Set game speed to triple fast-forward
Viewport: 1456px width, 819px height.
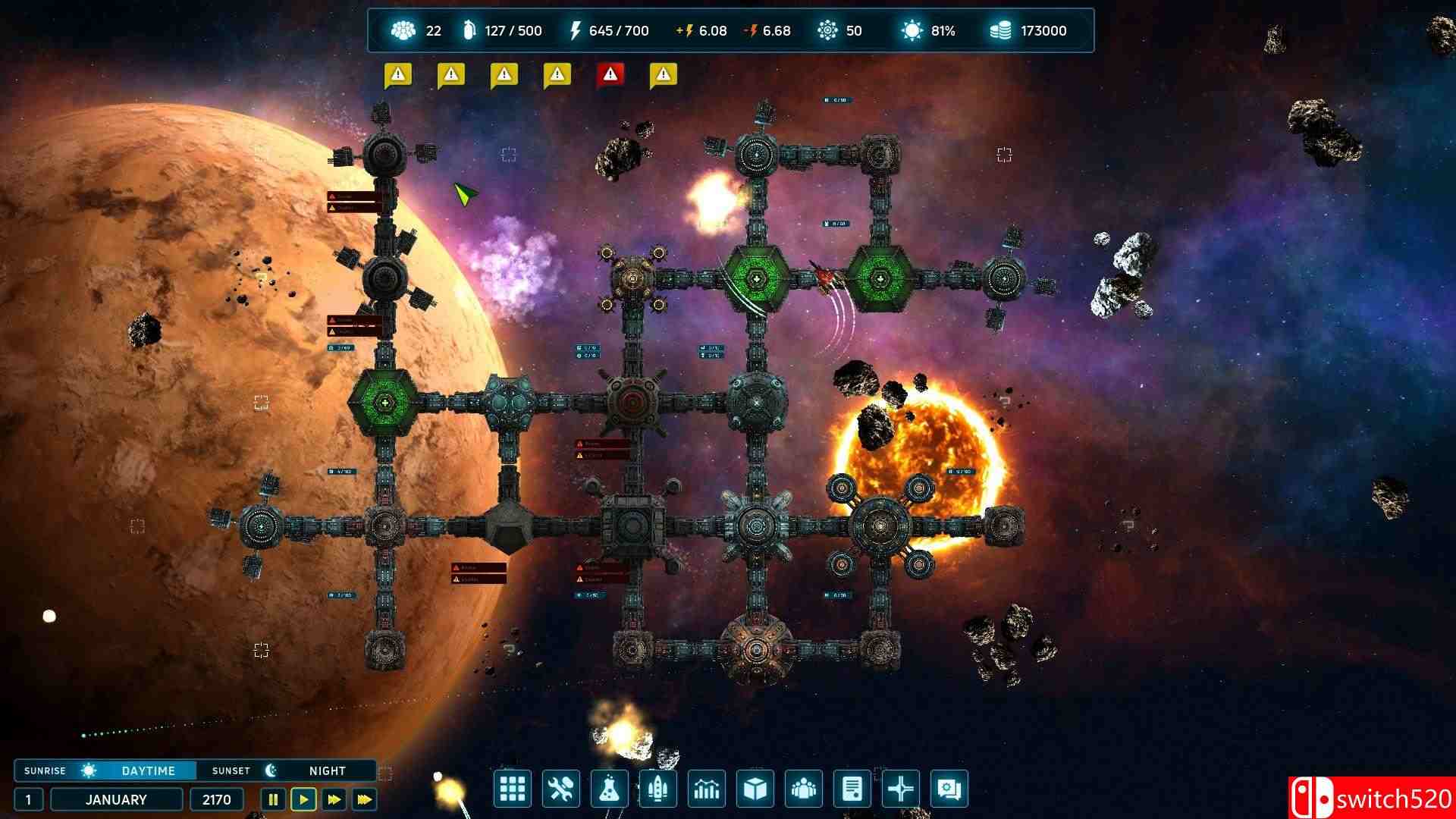click(364, 799)
